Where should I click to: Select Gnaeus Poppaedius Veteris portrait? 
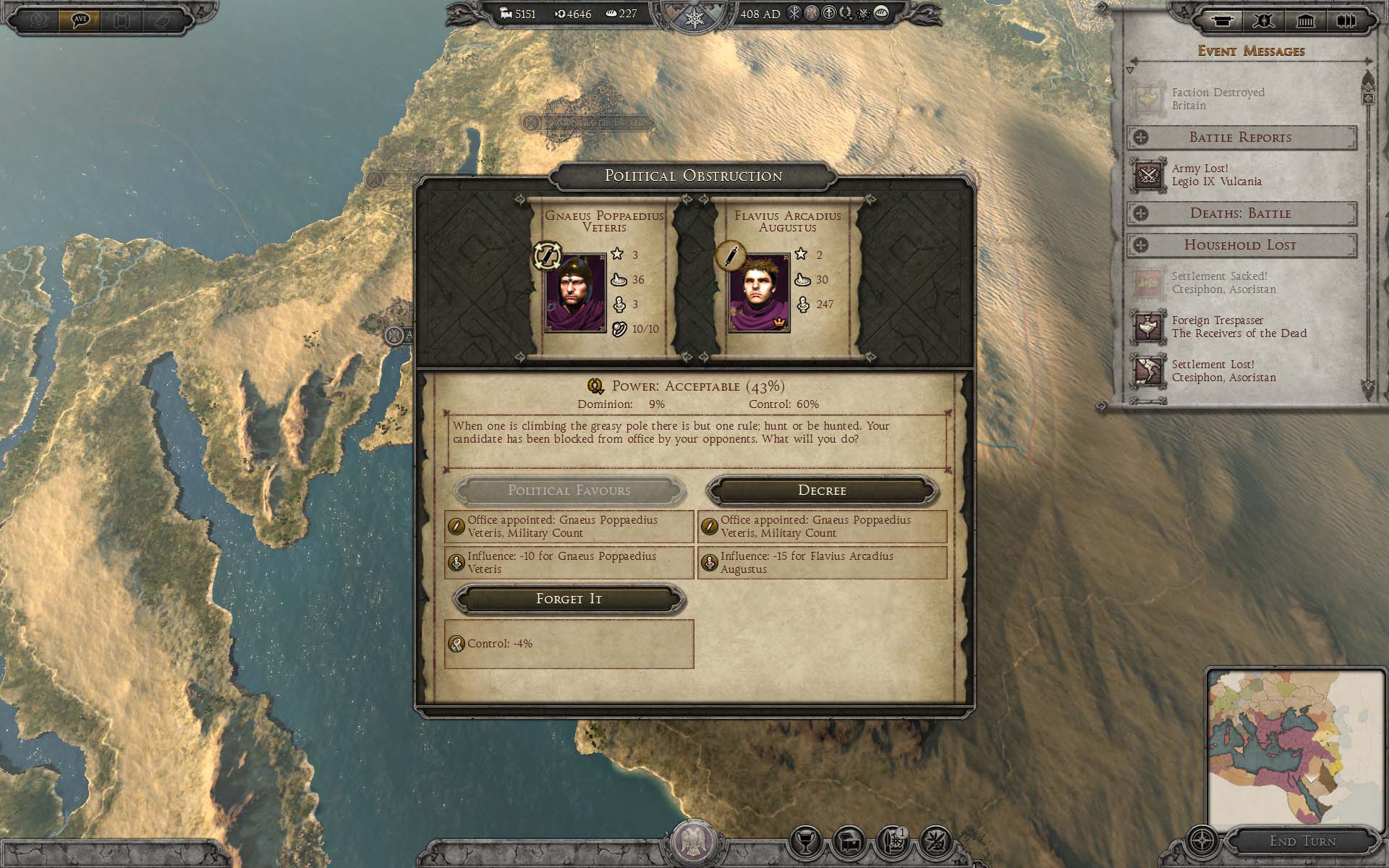pos(575,293)
